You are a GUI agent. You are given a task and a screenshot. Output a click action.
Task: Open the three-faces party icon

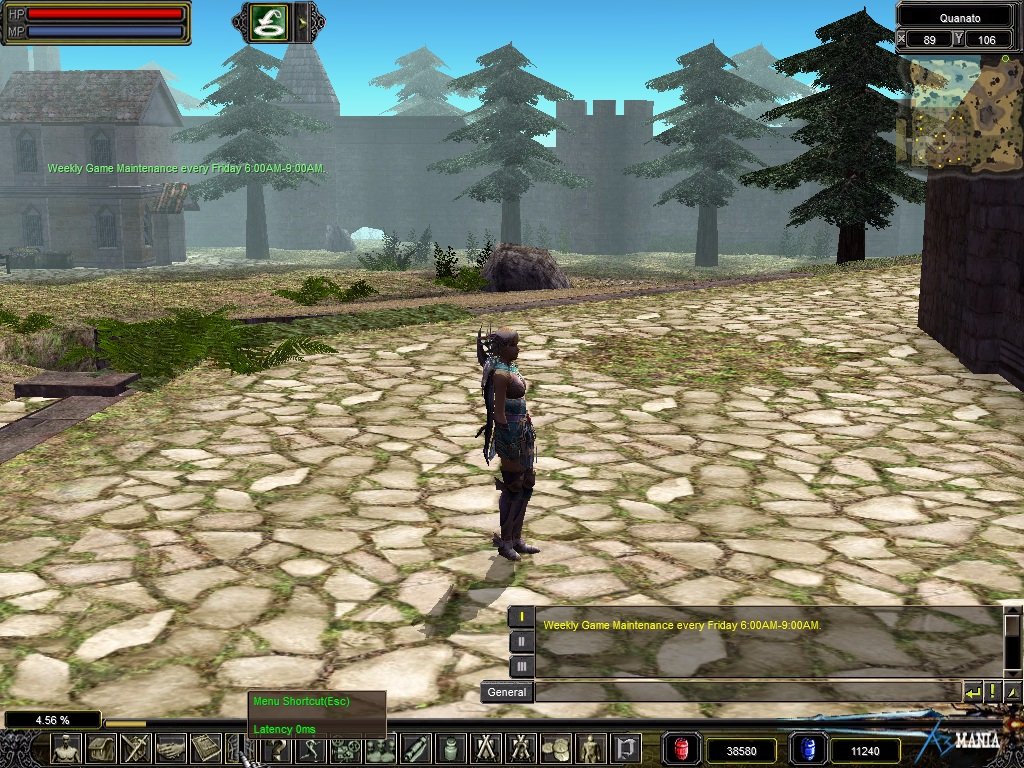click(x=380, y=748)
